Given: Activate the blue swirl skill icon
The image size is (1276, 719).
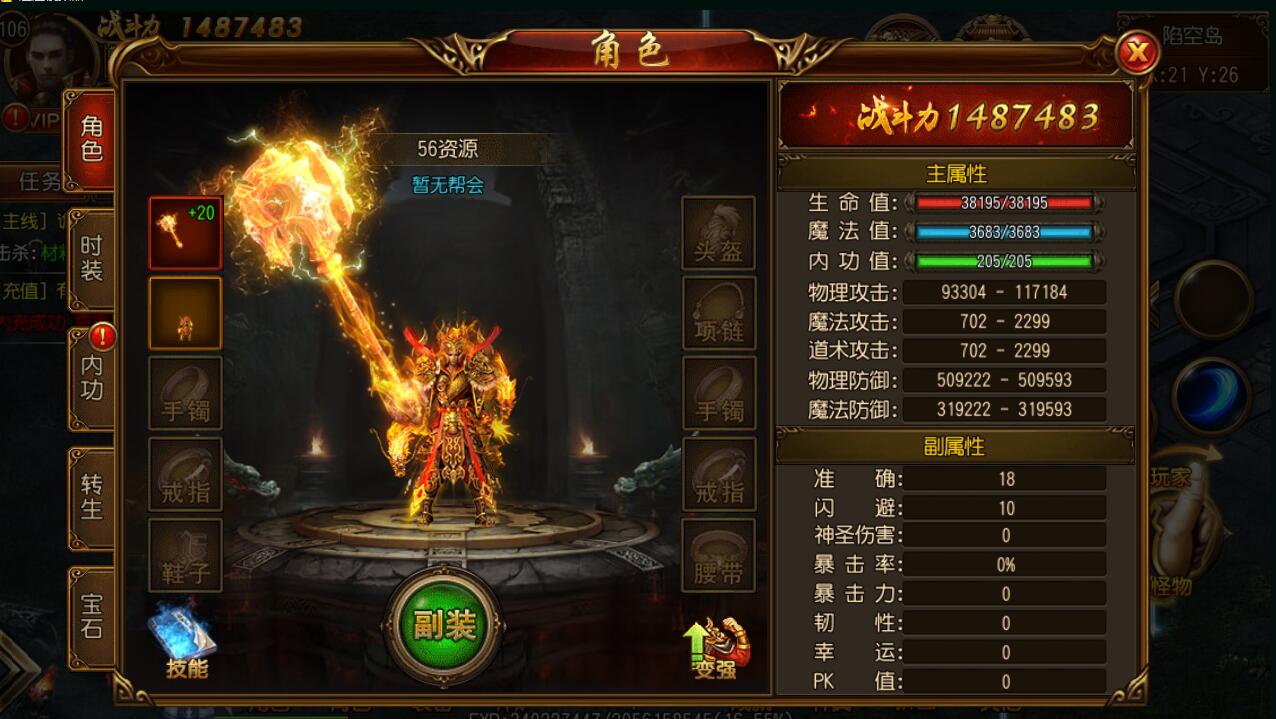Looking at the screenshot, I should (x=1211, y=395).
